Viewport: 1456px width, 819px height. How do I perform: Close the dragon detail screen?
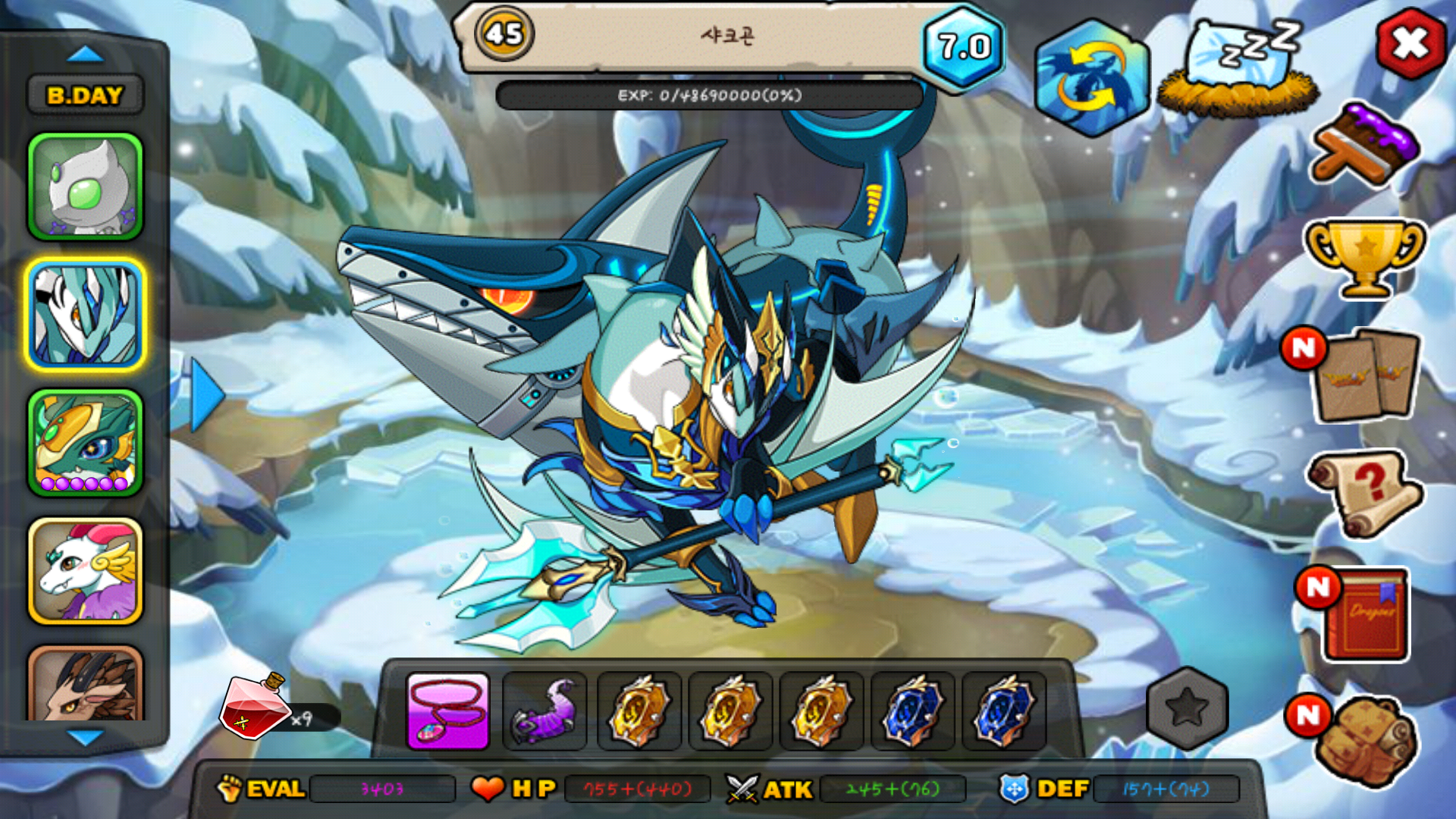pos(1410,44)
